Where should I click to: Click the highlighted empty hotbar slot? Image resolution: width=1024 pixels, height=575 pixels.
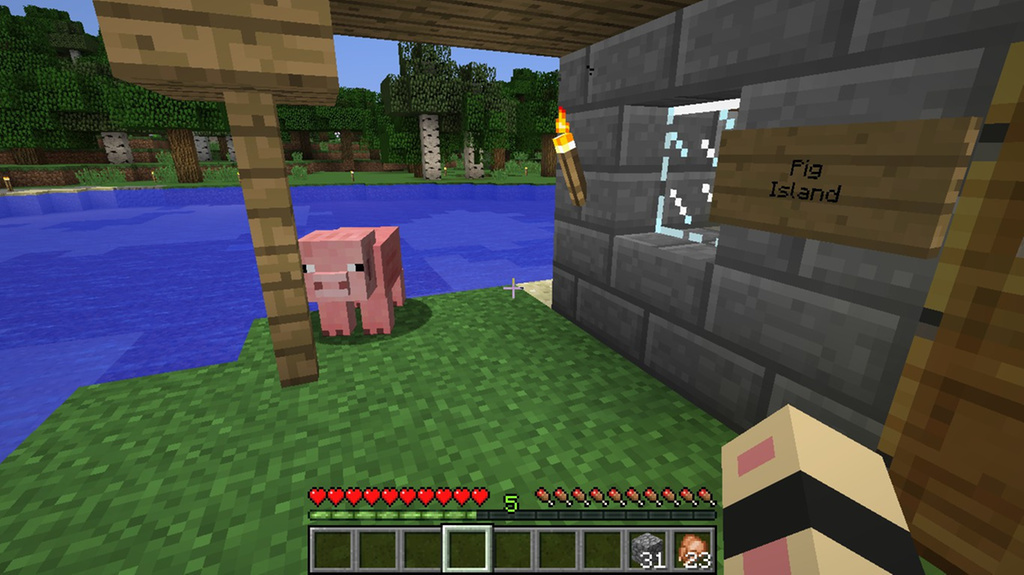point(467,549)
